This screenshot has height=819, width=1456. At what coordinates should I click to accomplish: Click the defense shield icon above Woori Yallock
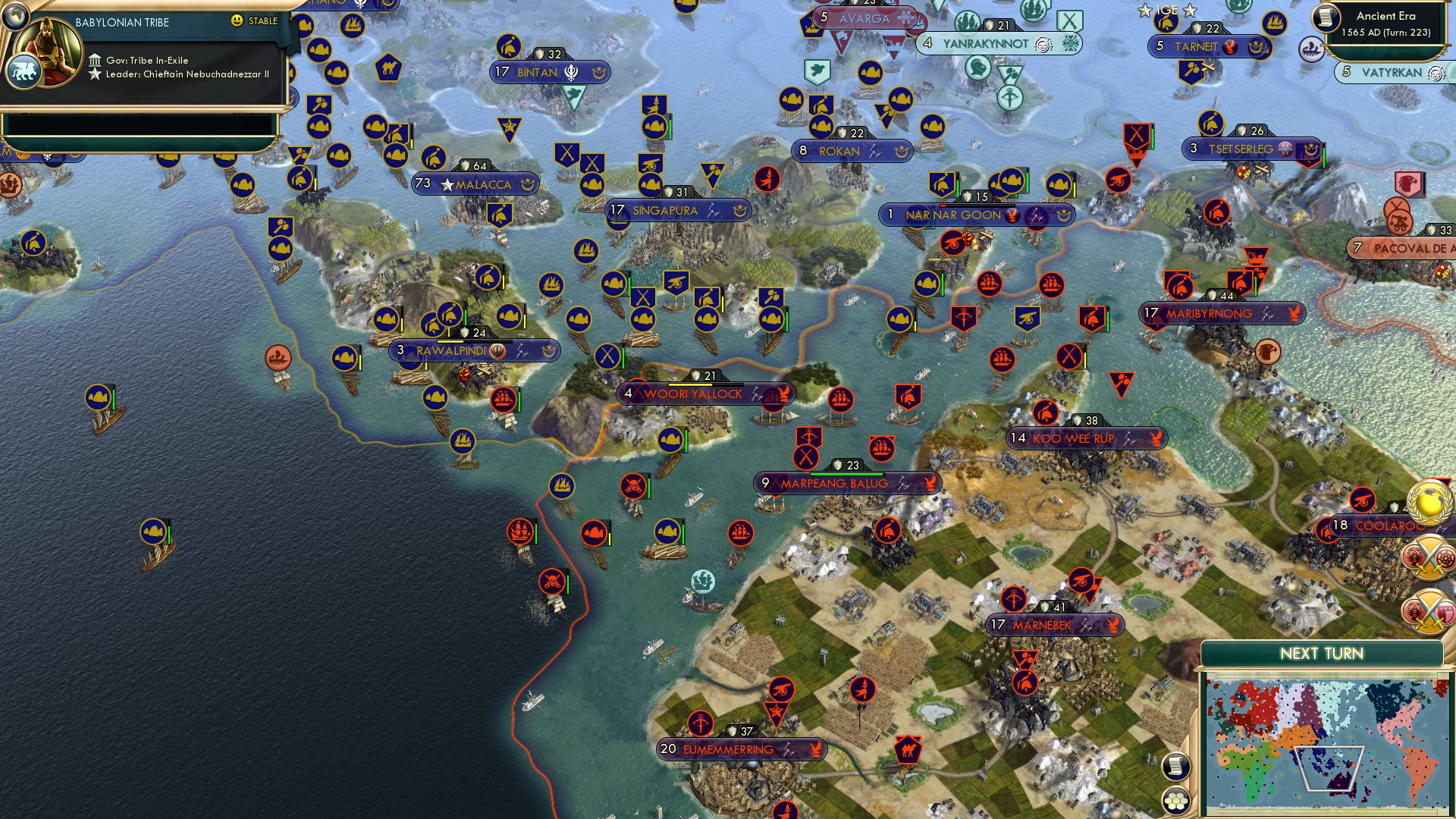pyautogui.click(x=695, y=375)
